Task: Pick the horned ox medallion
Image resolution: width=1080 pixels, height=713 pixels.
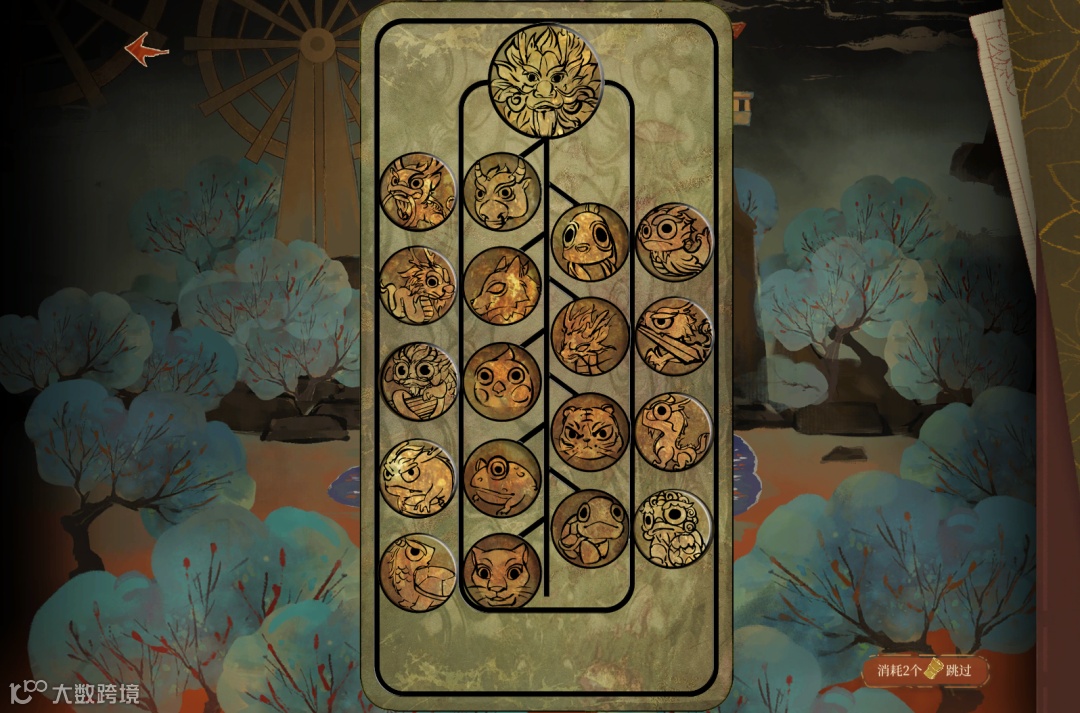Action: click(502, 191)
